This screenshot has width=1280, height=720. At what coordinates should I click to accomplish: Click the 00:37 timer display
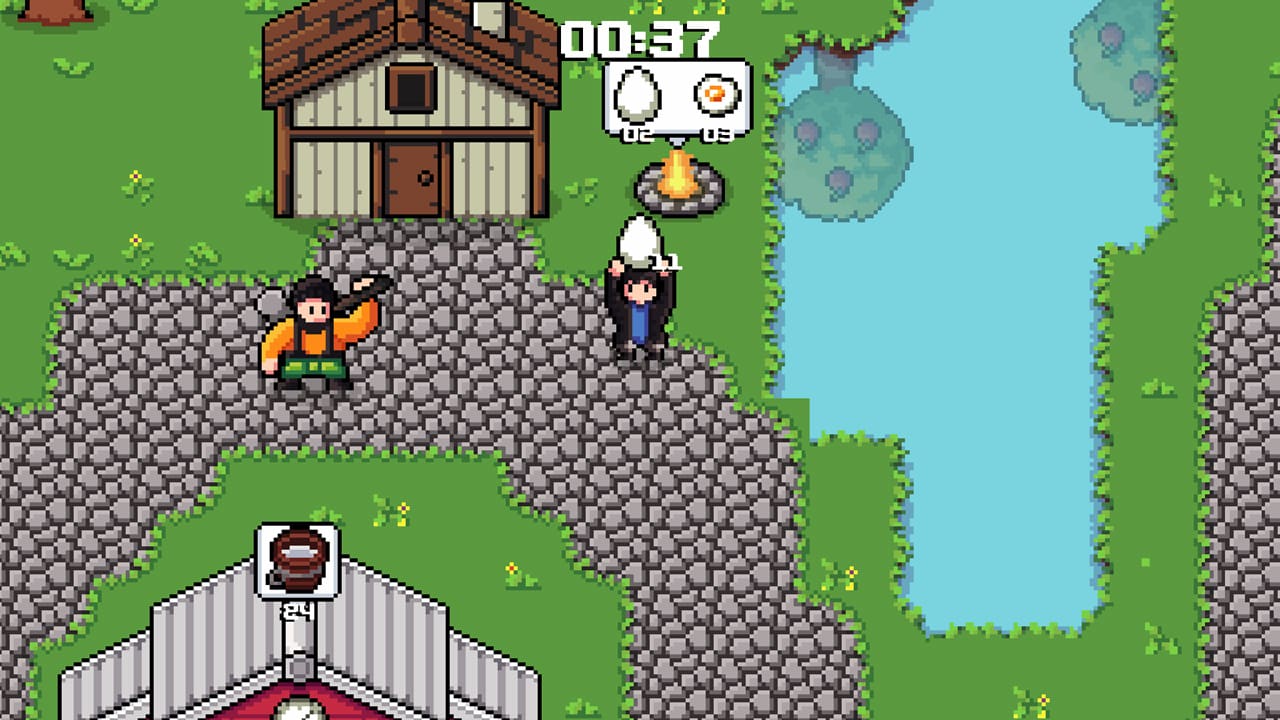tap(645, 36)
